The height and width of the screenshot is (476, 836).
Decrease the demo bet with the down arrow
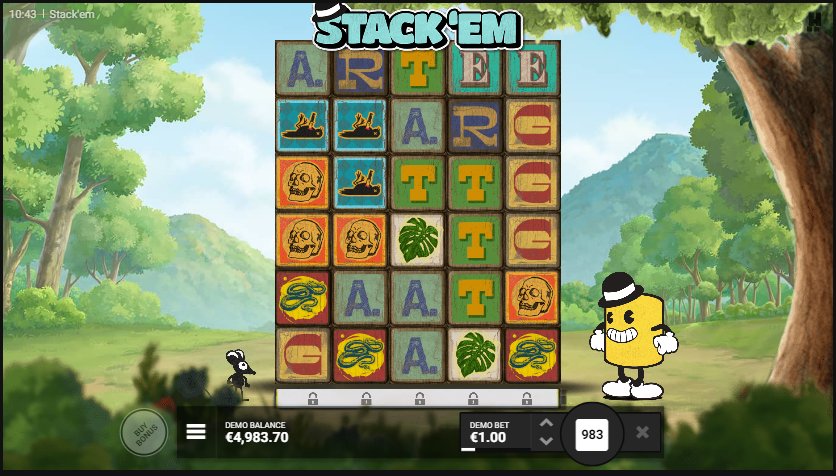point(545,441)
